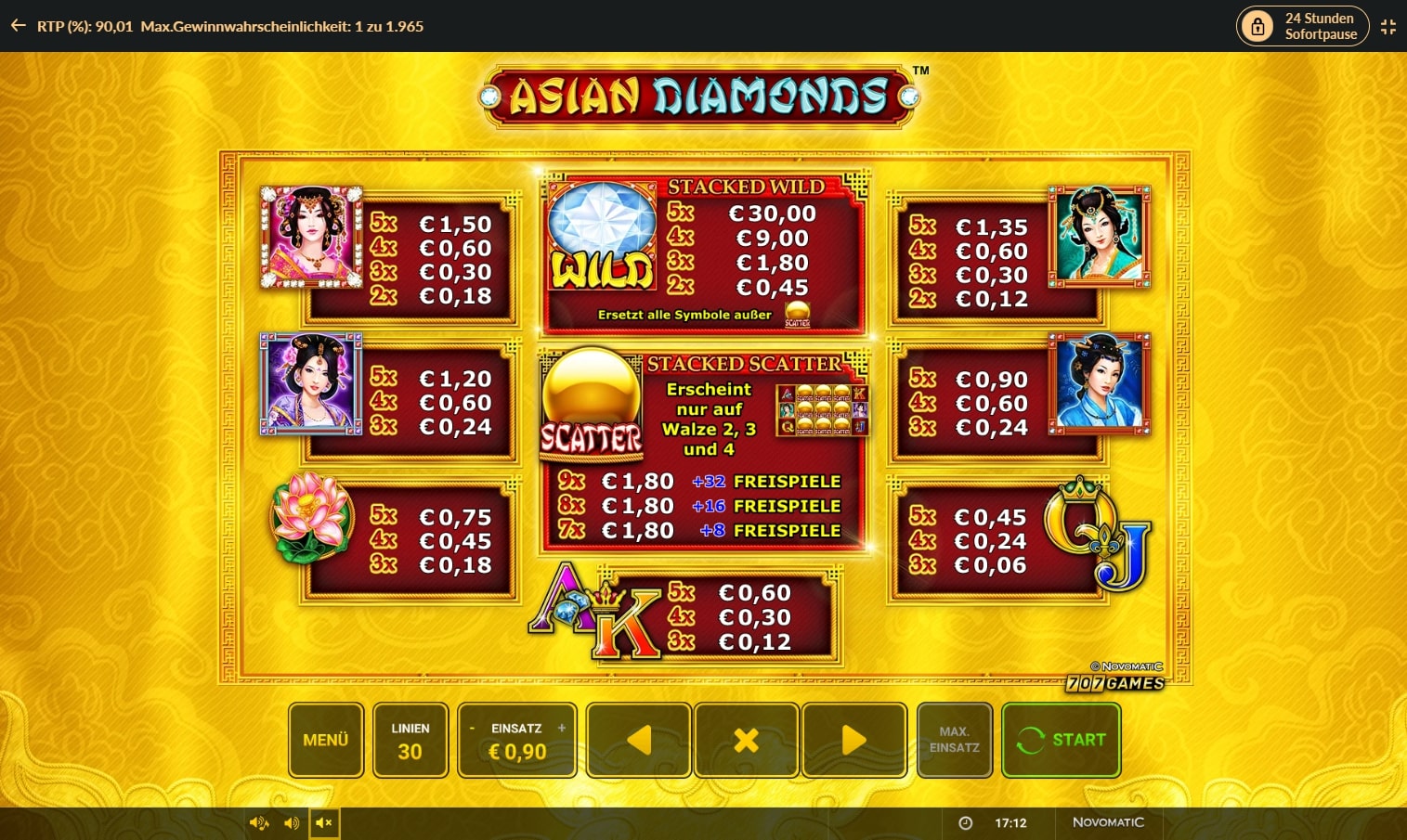Click the clock icon in the bottom bar
The image size is (1407, 840).
967,822
